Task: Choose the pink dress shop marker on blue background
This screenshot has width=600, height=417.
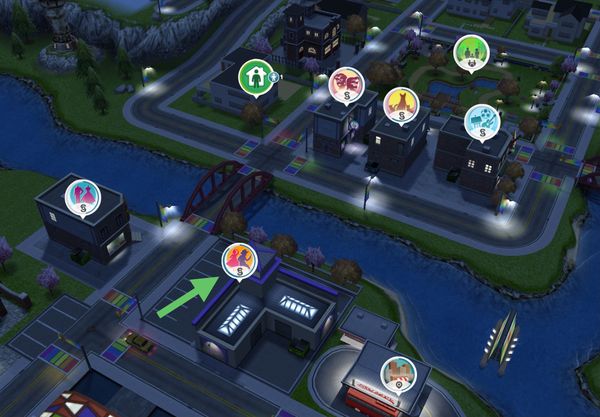Action: point(82,196)
